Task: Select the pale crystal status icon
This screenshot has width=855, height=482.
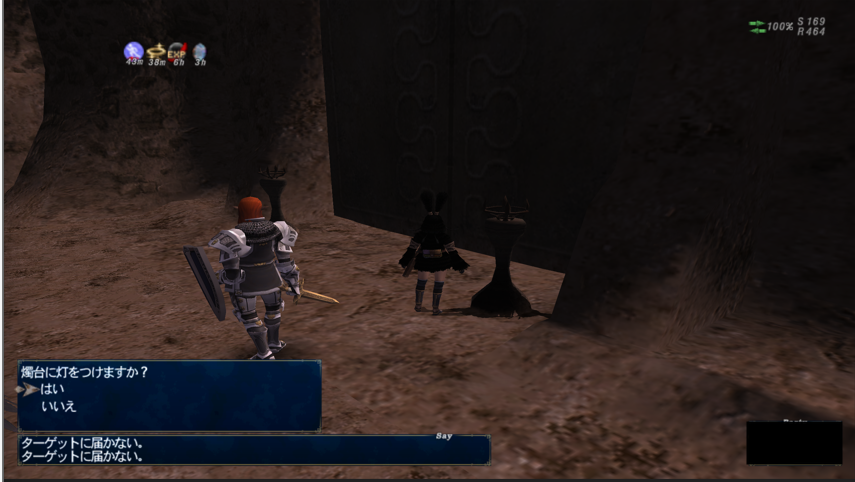Action: click(199, 50)
